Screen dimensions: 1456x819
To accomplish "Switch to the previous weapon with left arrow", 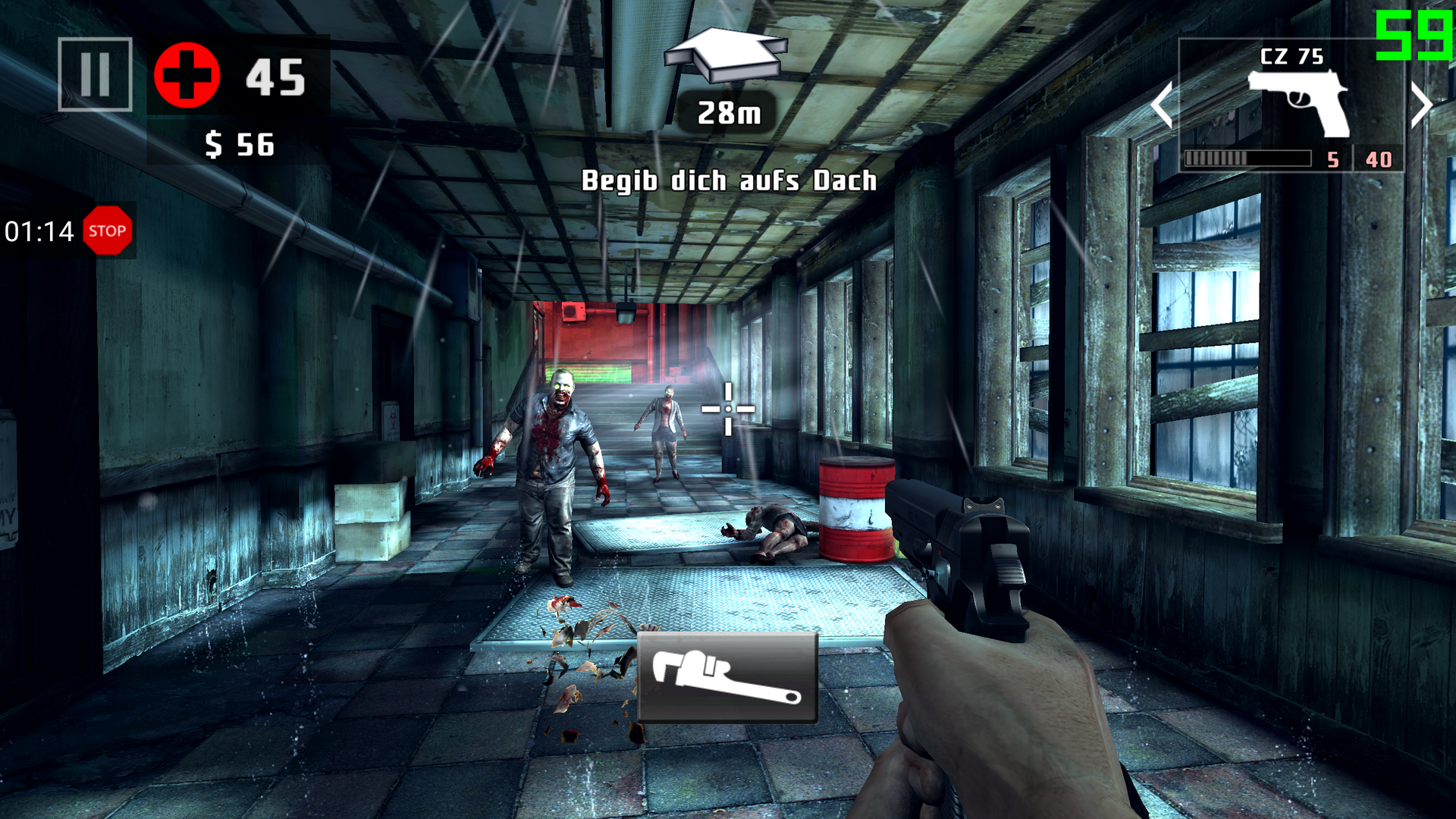I will [x=1162, y=105].
